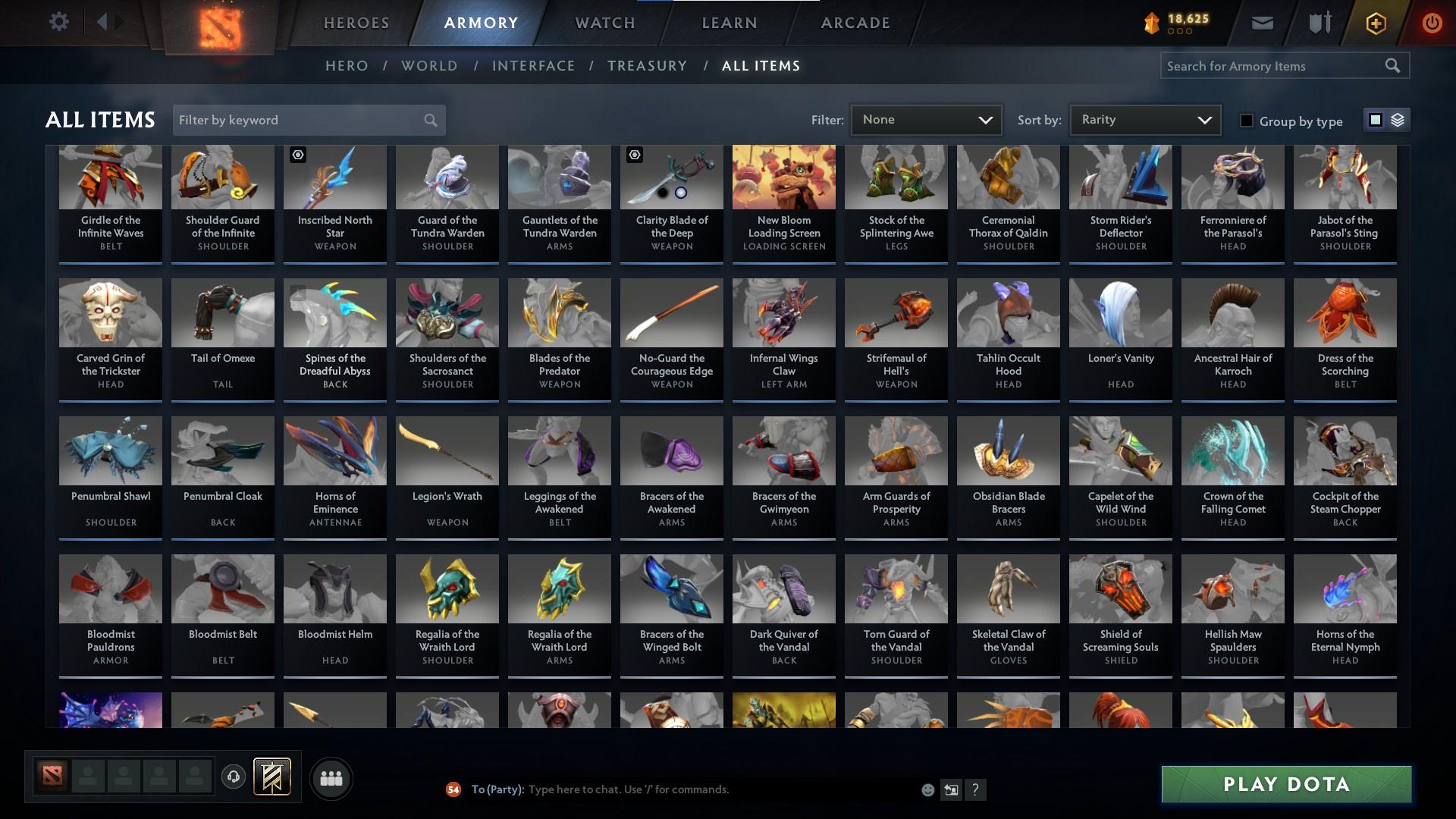Select the Girdle of the Infinite Waves thumbnail
This screenshot has height=819, width=1456.
coord(110,177)
